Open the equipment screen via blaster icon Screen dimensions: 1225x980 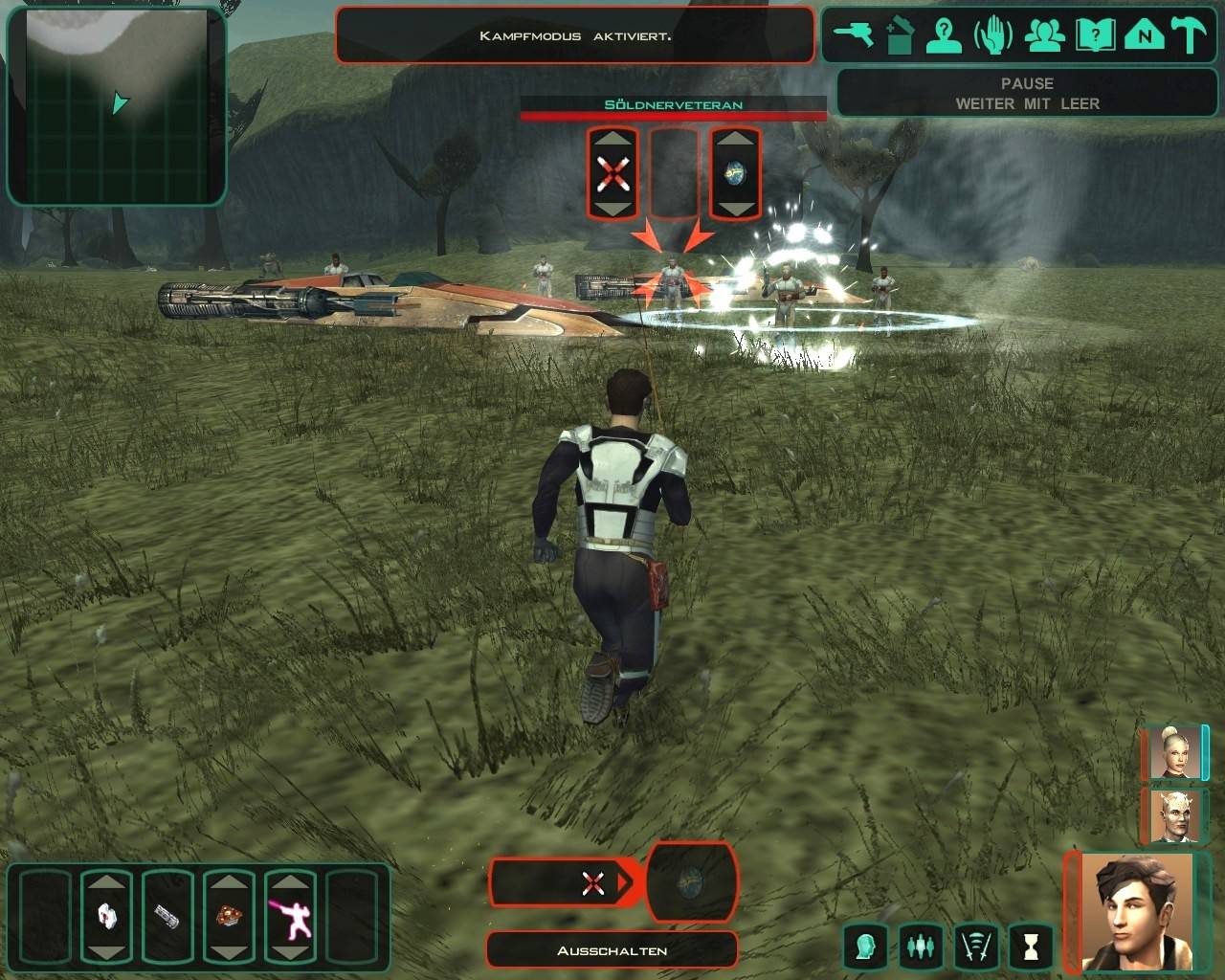pos(854,36)
